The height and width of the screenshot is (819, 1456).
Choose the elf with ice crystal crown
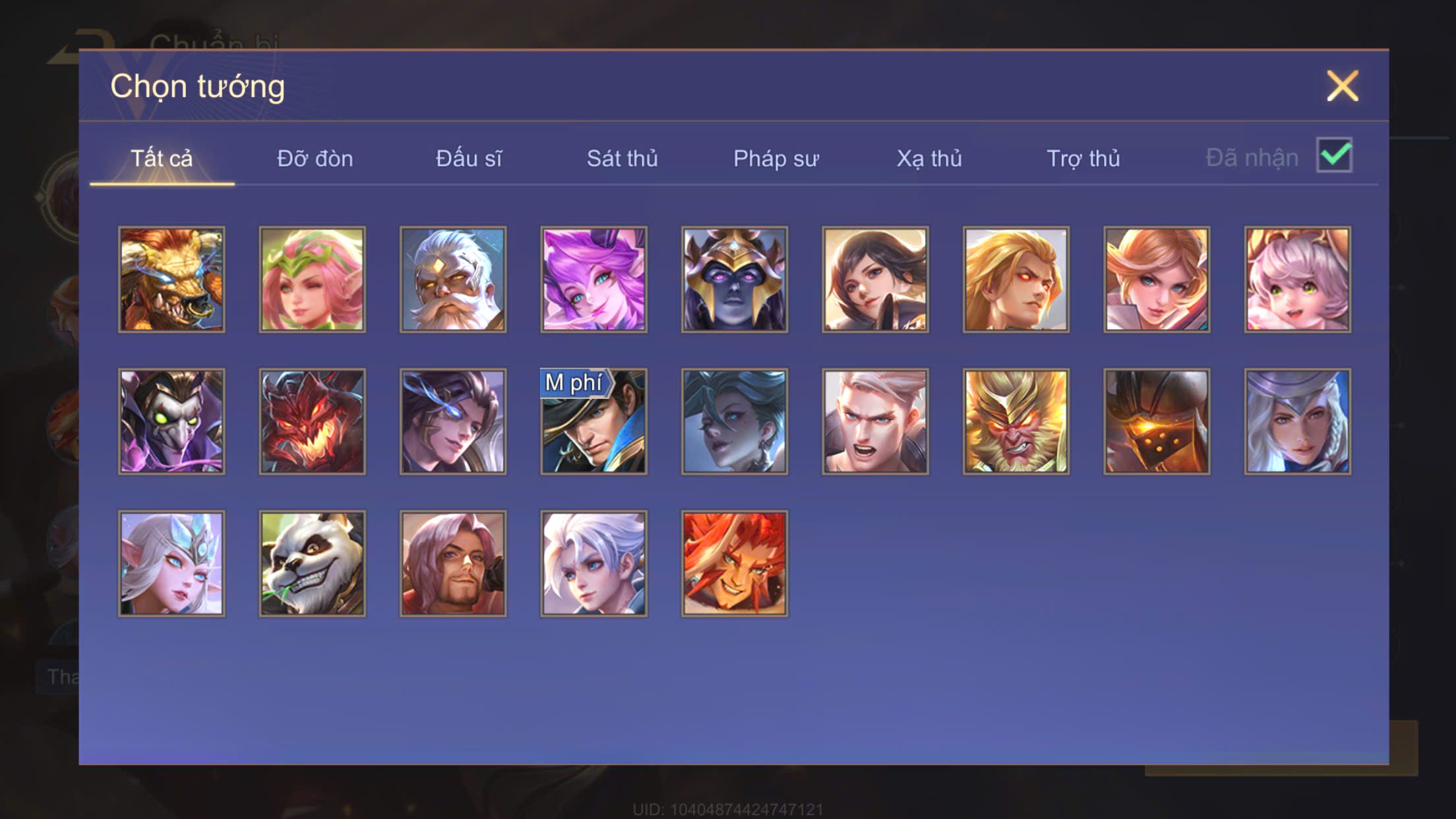171,564
